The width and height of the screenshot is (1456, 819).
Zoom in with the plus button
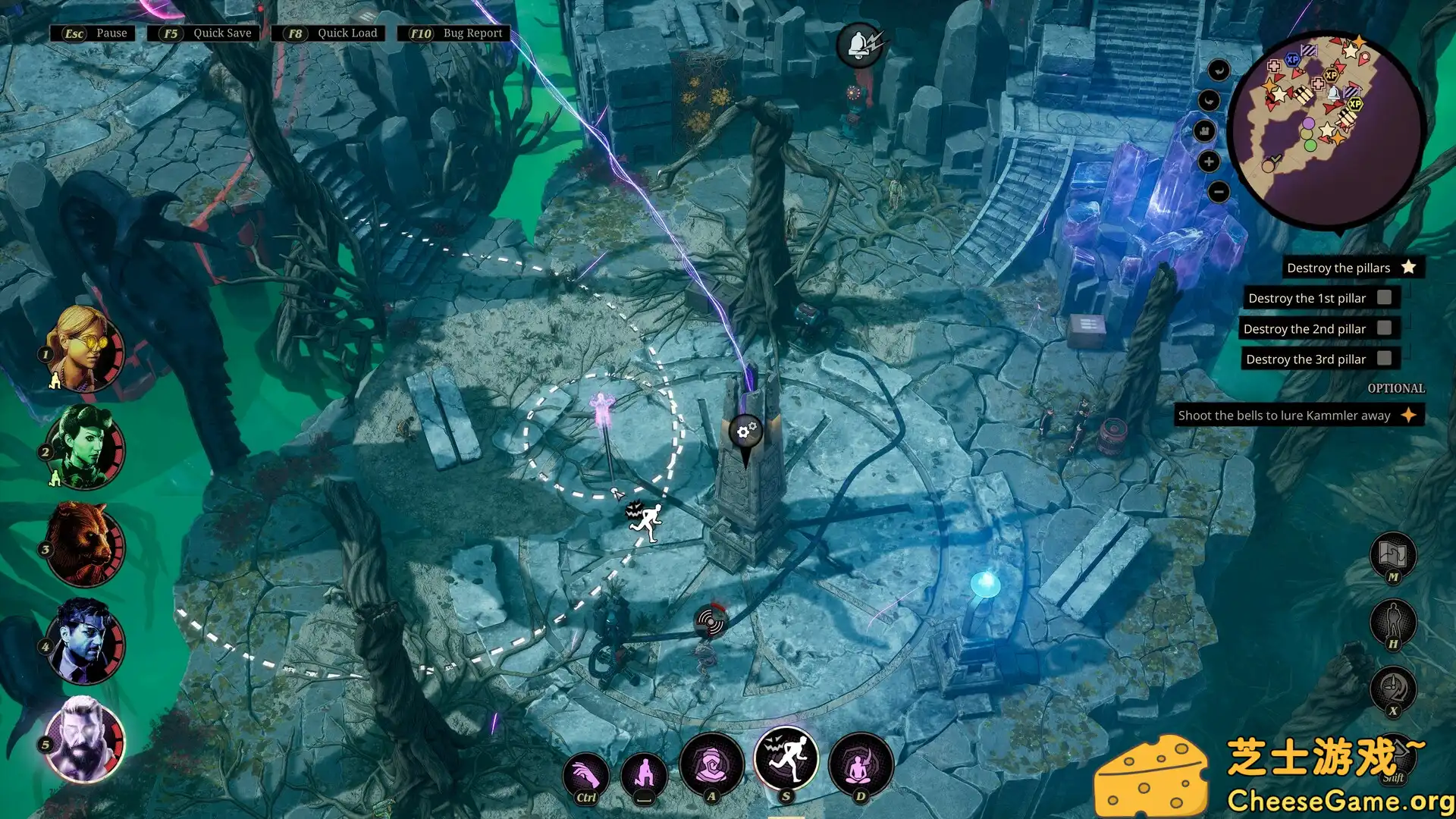pyautogui.click(x=1209, y=162)
